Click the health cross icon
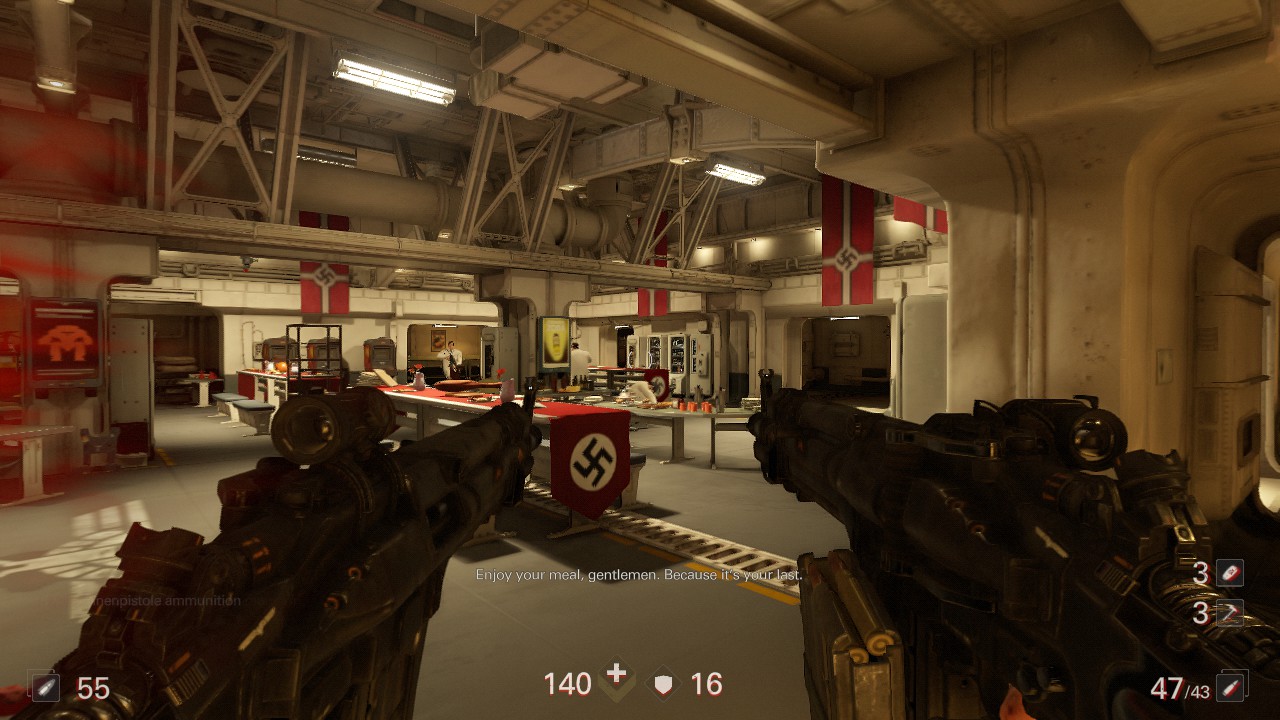This screenshot has height=720, width=1280. pyautogui.click(x=617, y=677)
